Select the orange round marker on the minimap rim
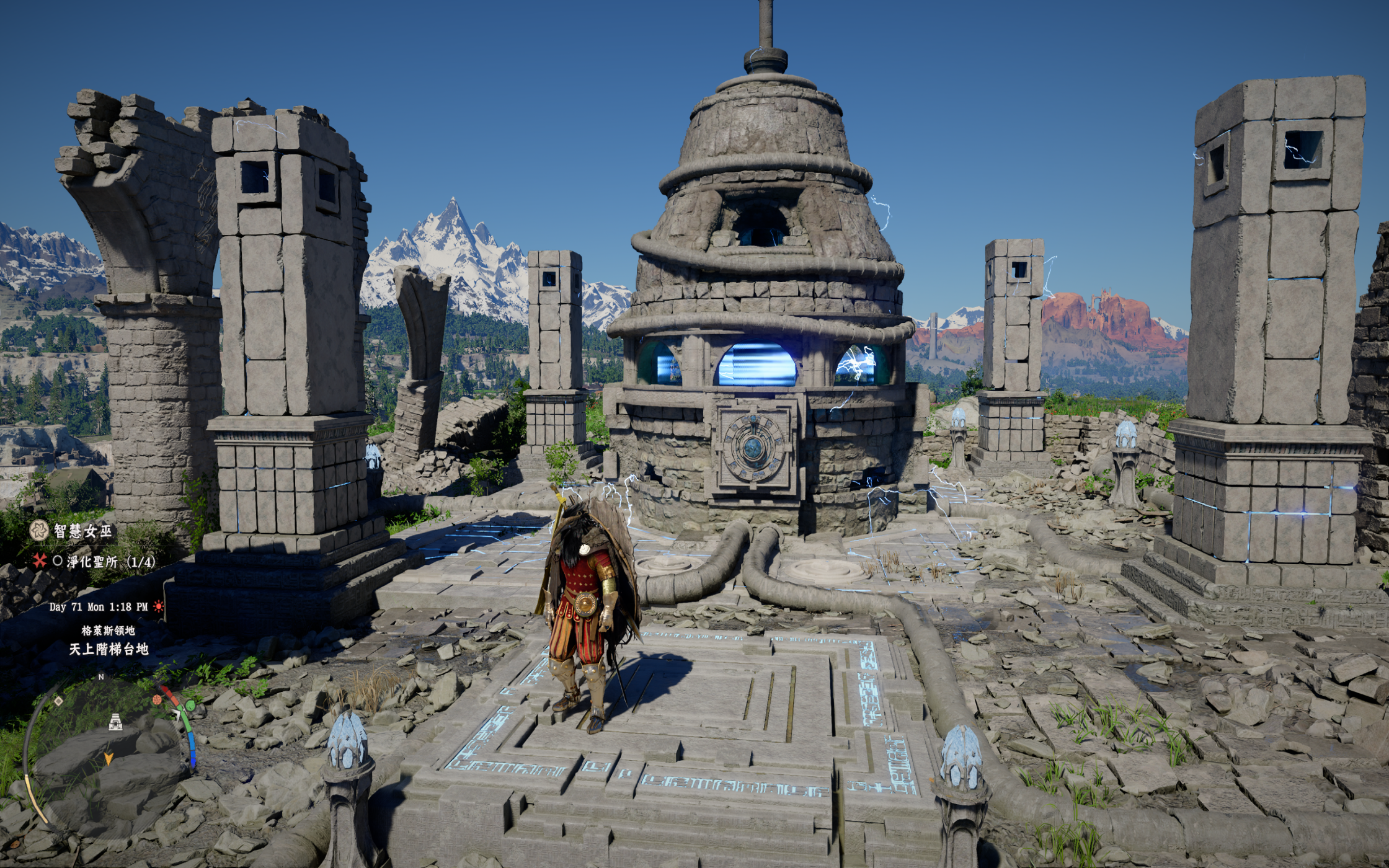 [158, 700]
